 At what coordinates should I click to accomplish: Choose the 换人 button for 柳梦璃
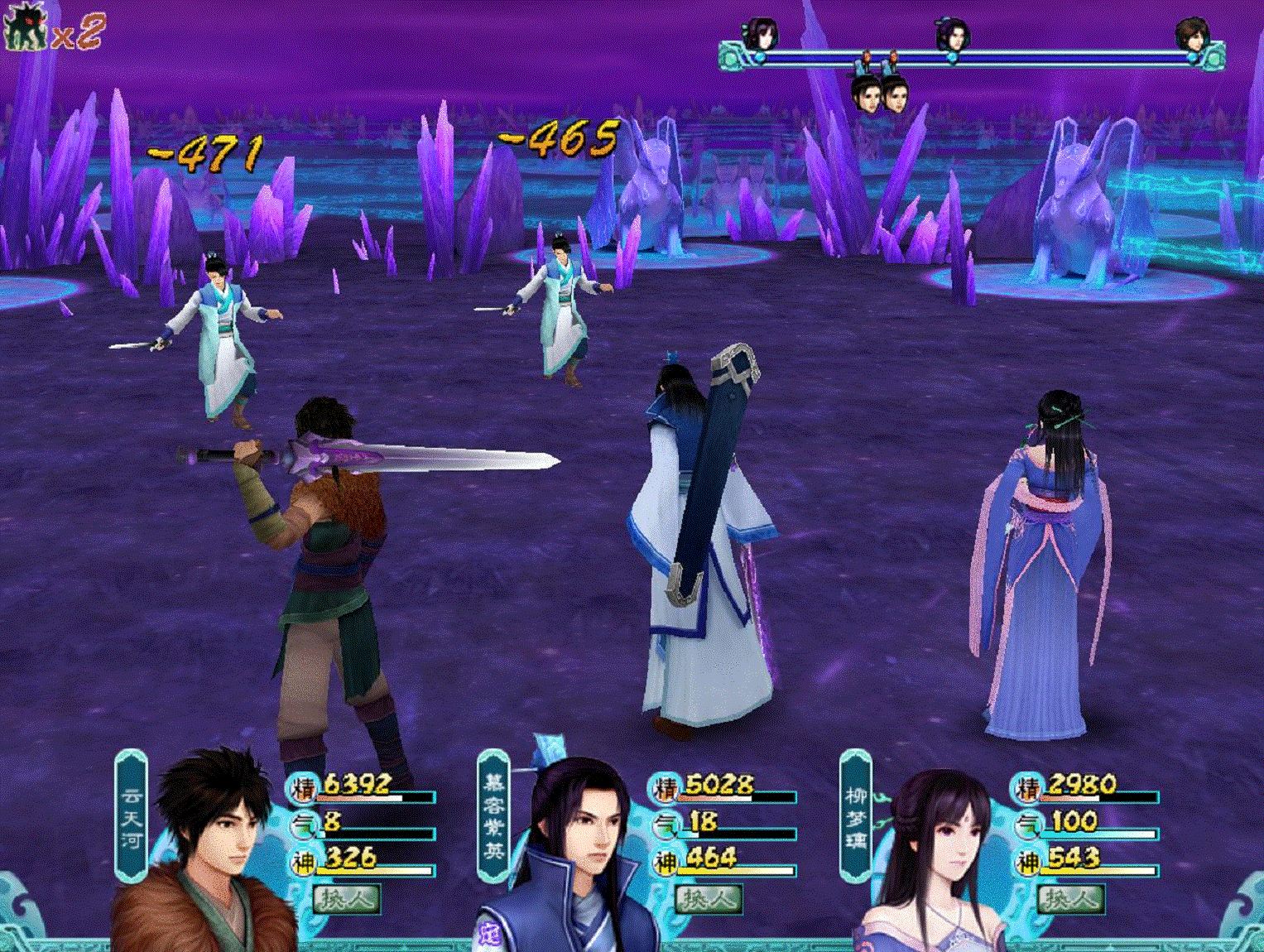[x=1069, y=899]
